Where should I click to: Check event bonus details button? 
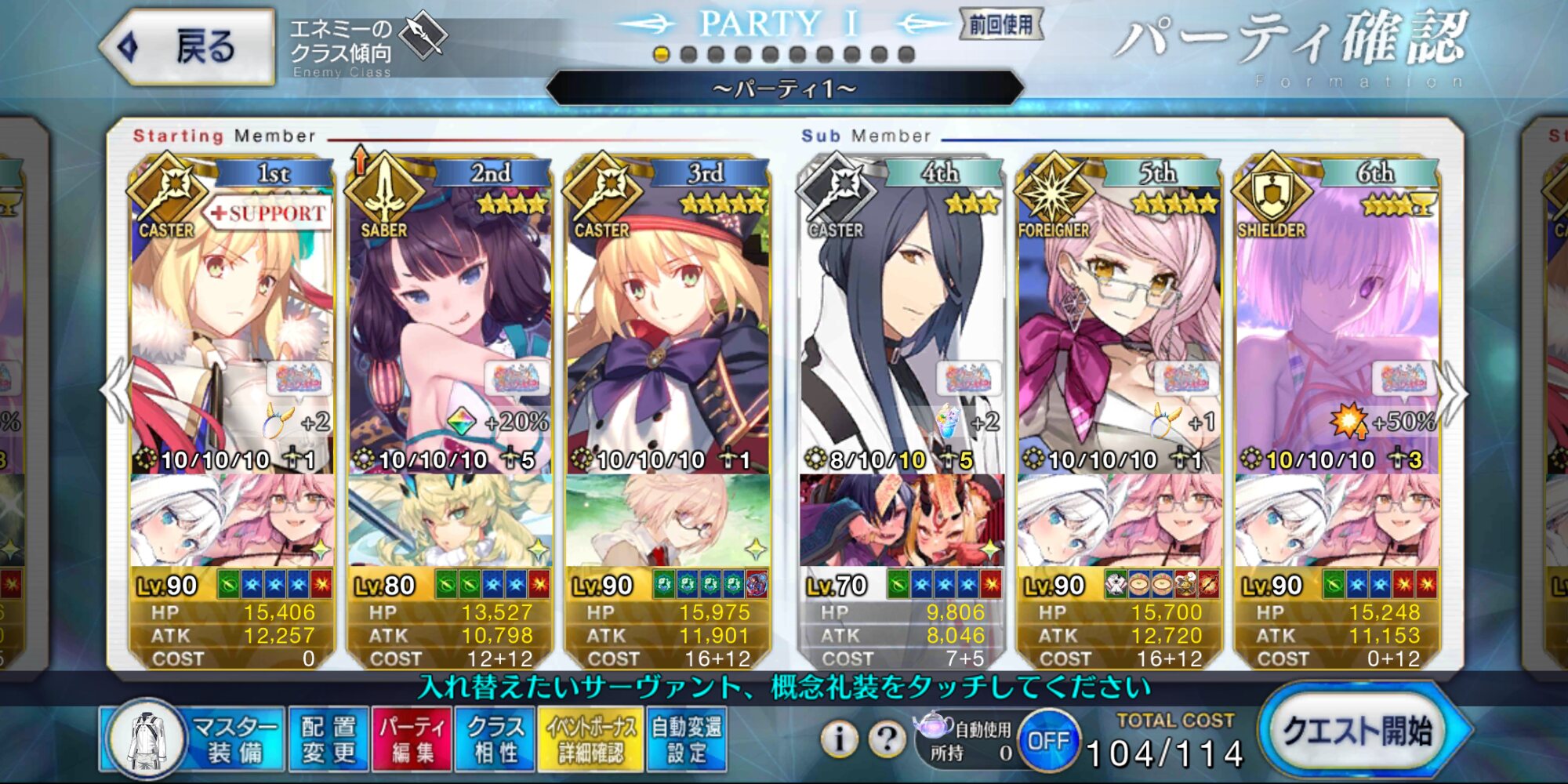[590, 739]
